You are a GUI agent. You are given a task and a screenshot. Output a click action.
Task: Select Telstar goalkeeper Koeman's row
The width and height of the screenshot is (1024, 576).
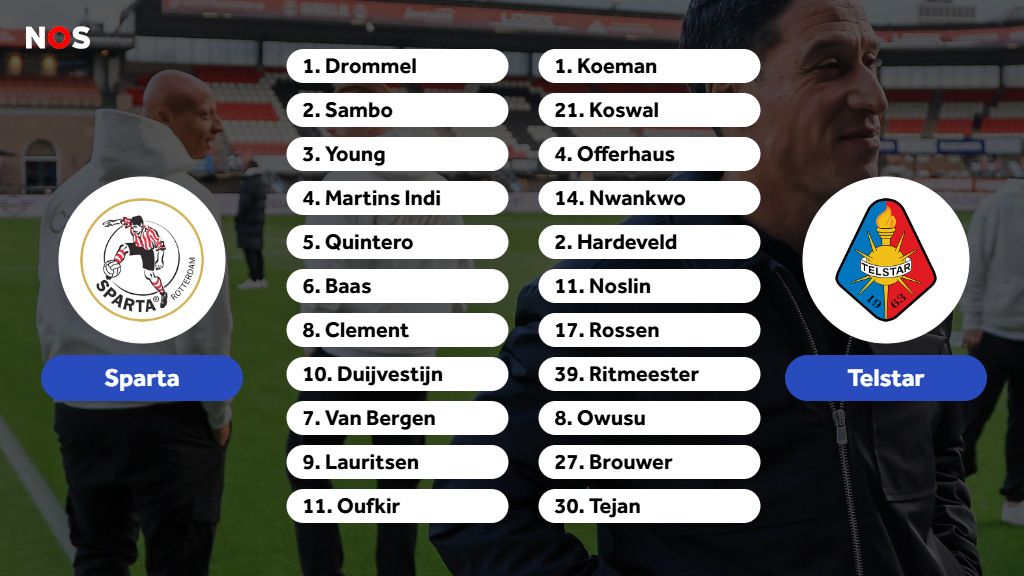(x=649, y=66)
